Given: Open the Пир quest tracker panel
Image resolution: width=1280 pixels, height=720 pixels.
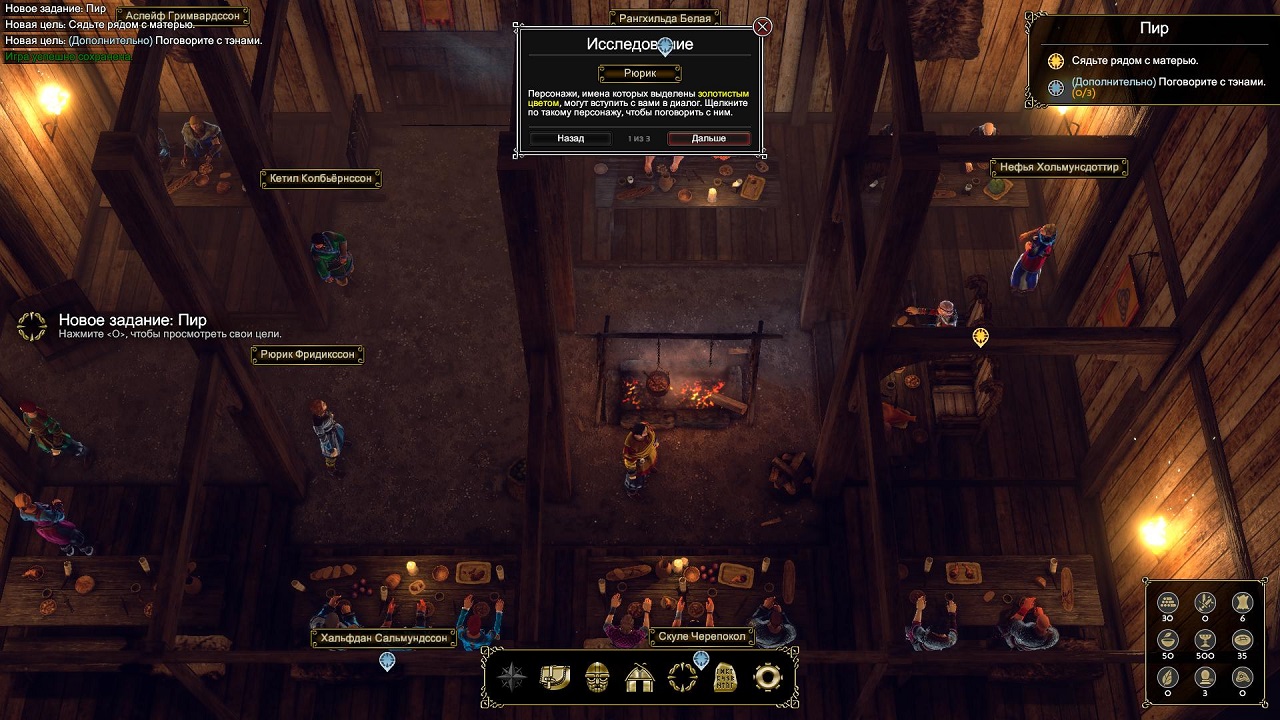Looking at the screenshot, I should click(x=1154, y=29).
